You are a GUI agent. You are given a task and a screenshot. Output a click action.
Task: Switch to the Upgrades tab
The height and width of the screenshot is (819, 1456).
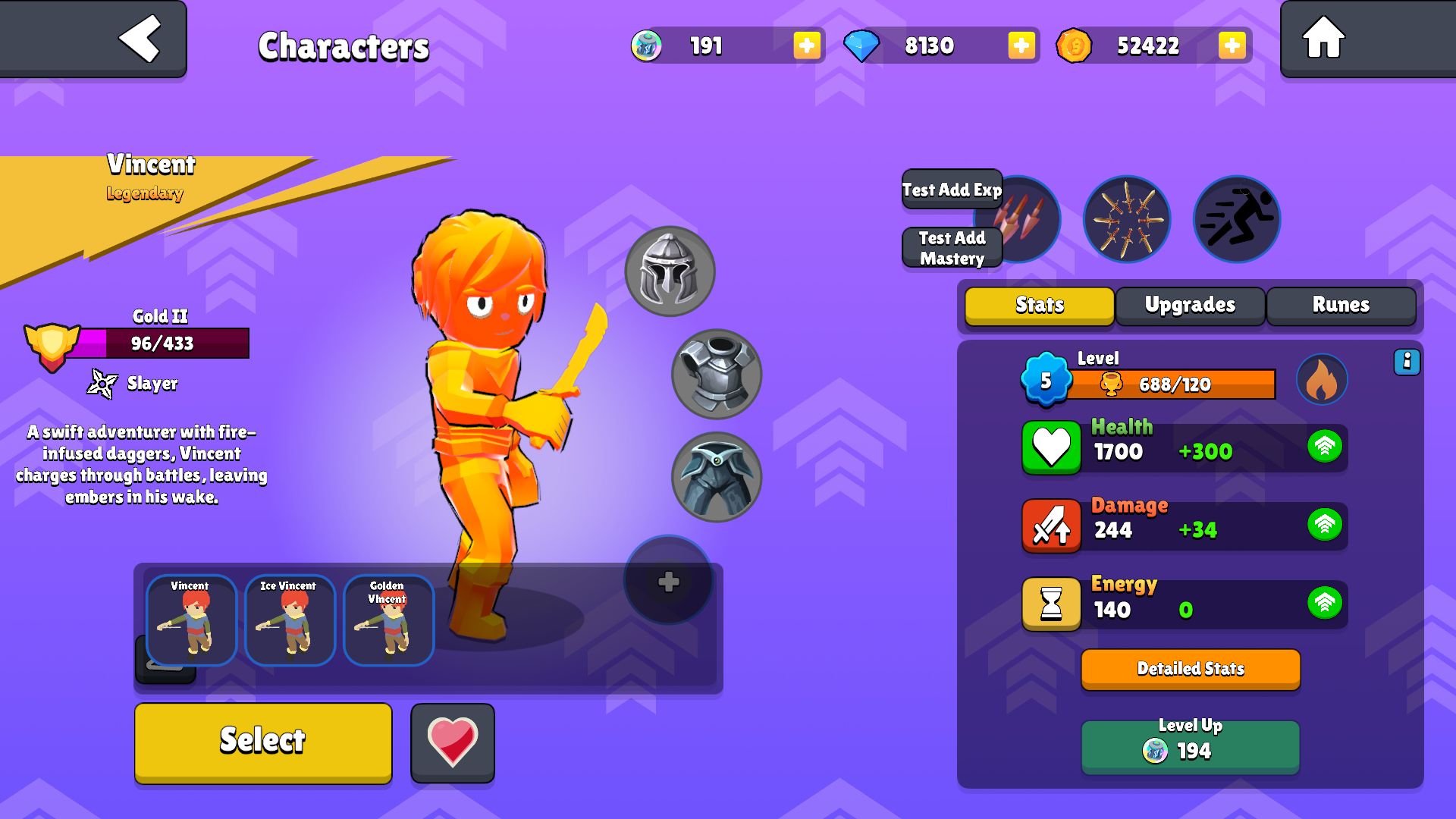tap(1190, 305)
